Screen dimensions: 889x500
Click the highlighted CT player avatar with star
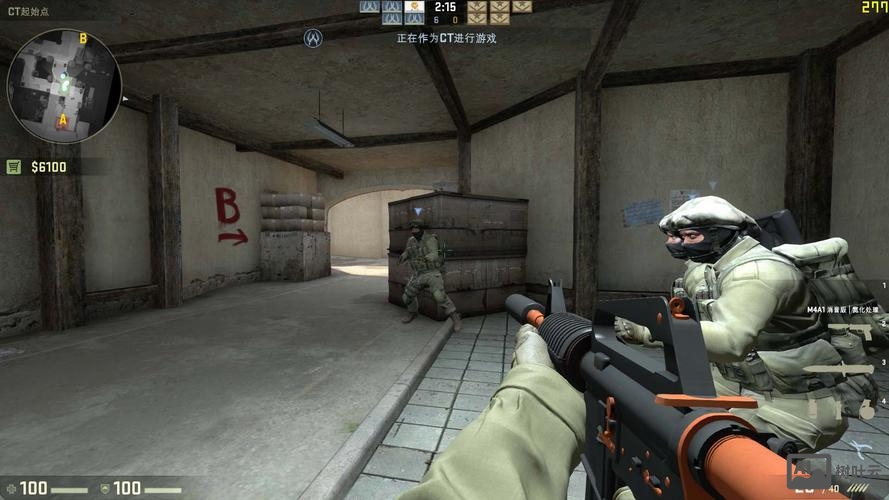tap(414, 7)
